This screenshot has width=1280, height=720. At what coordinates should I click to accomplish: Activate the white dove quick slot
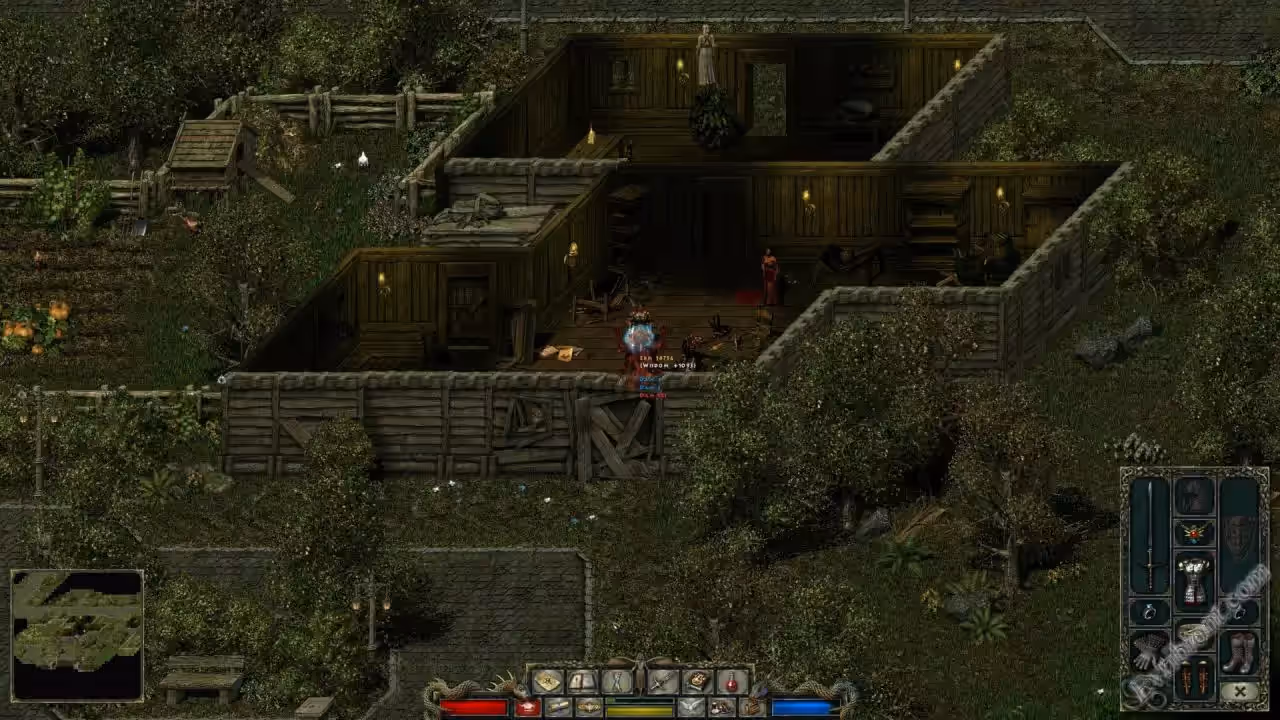tap(691, 707)
